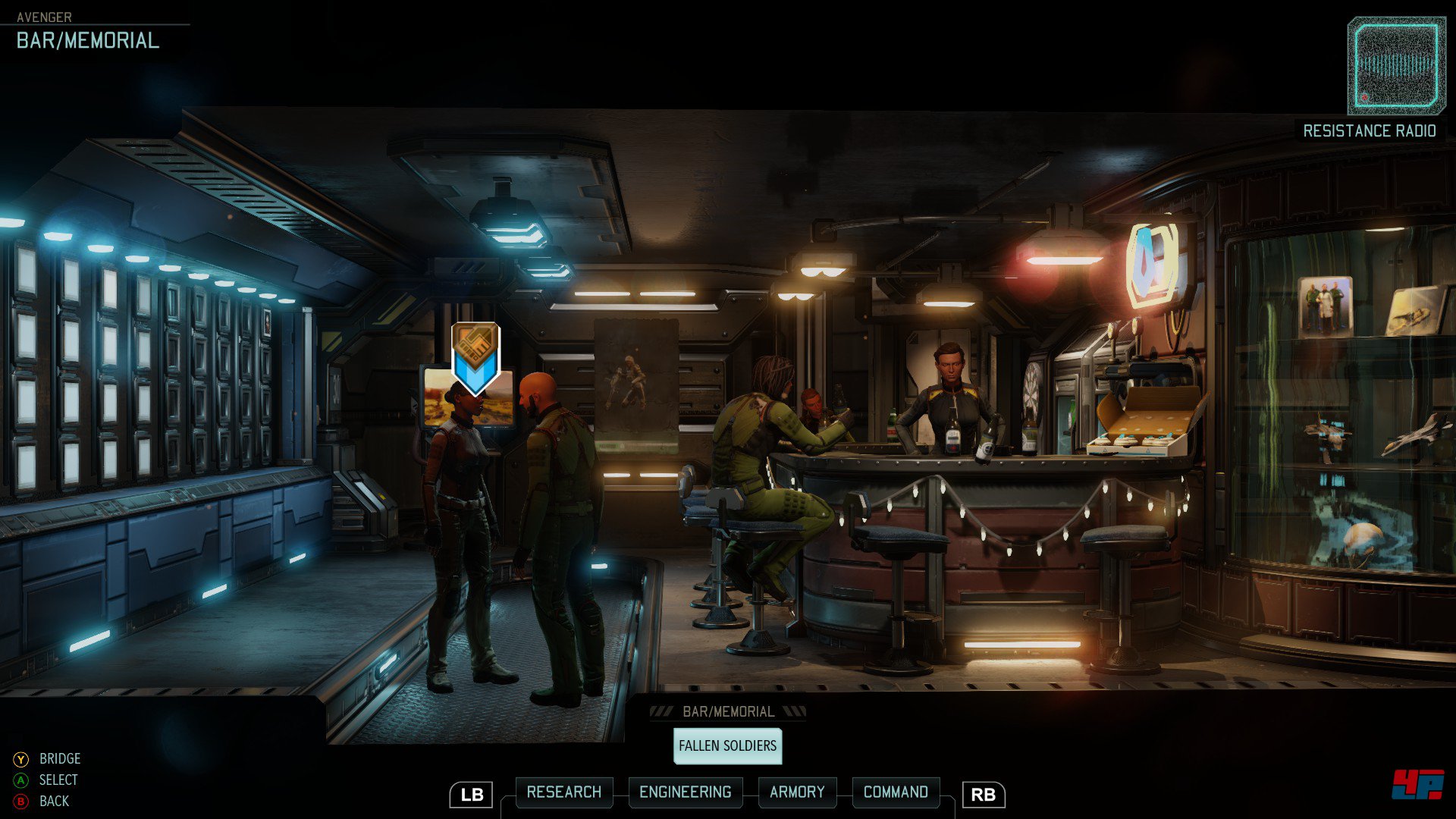Select the Command tab

896,792
